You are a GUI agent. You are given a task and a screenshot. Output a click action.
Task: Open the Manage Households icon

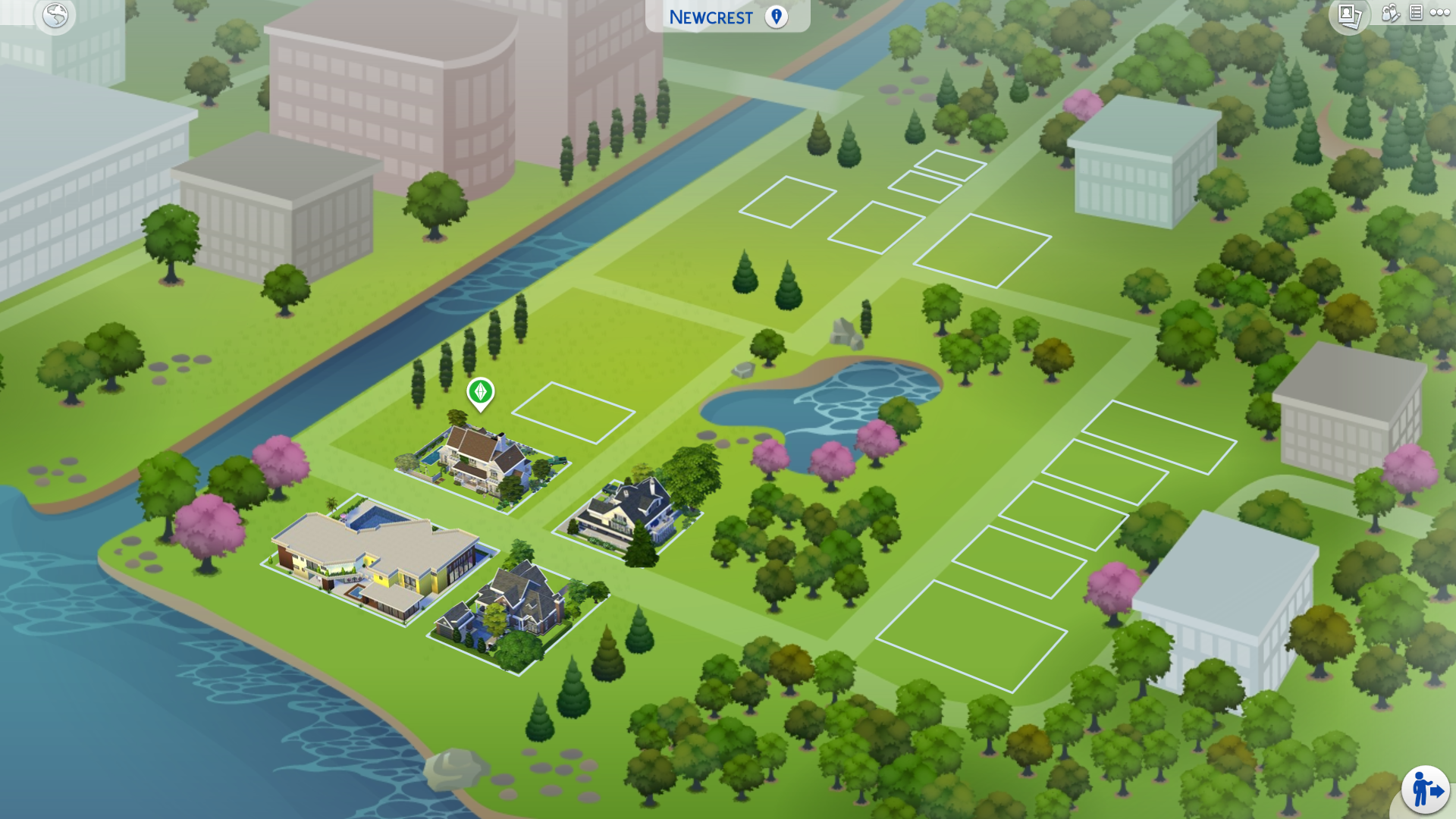point(1390,13)
